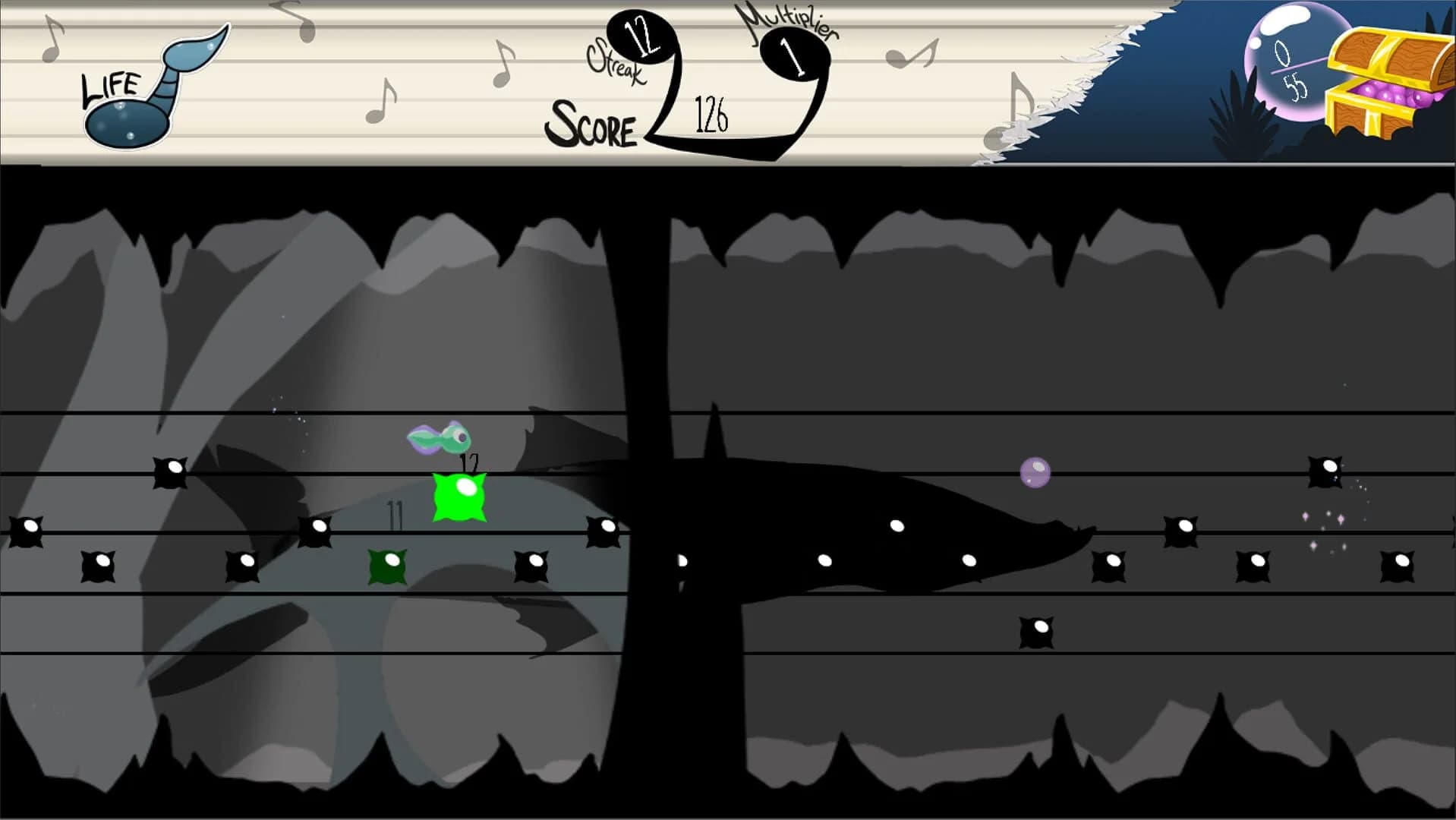Image resolution: width=1456 pixels, height=820 pixels.
Task: Toggle the note on the bottom staff line
Action: point(1037,626)
